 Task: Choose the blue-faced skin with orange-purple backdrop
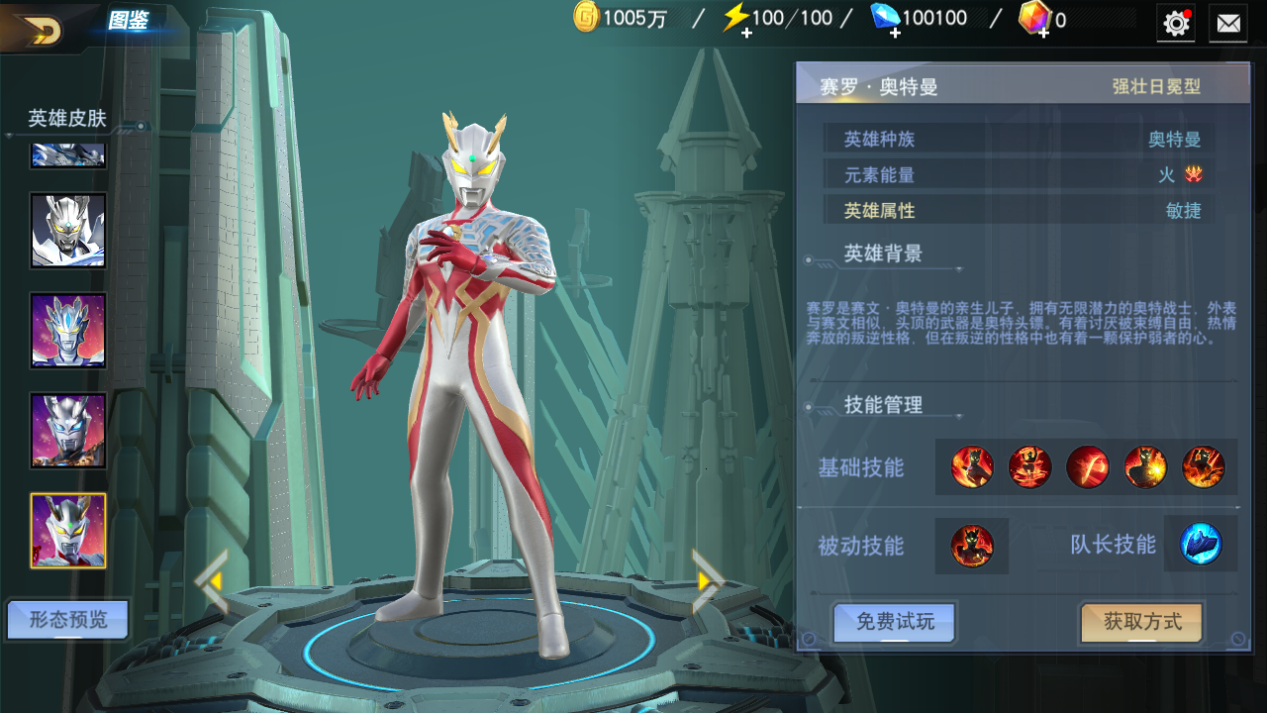(68, 330)
